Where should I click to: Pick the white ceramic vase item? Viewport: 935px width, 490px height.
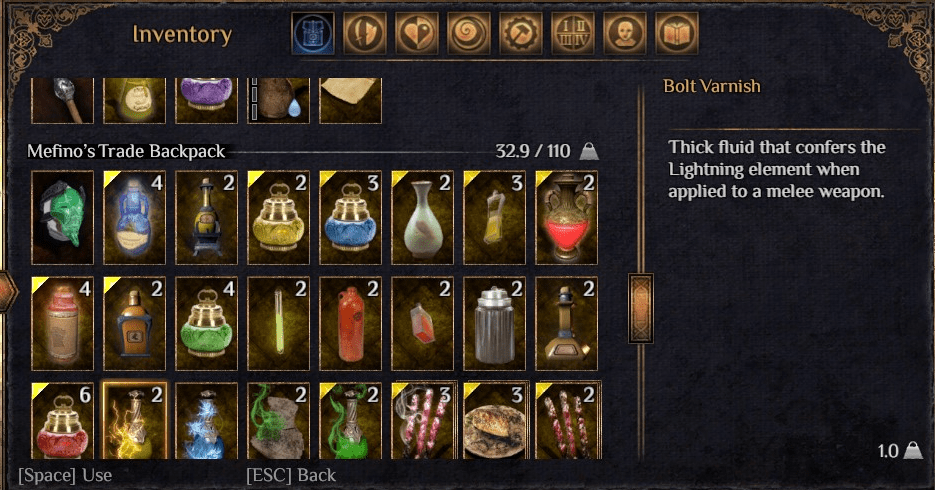[422, 217]
